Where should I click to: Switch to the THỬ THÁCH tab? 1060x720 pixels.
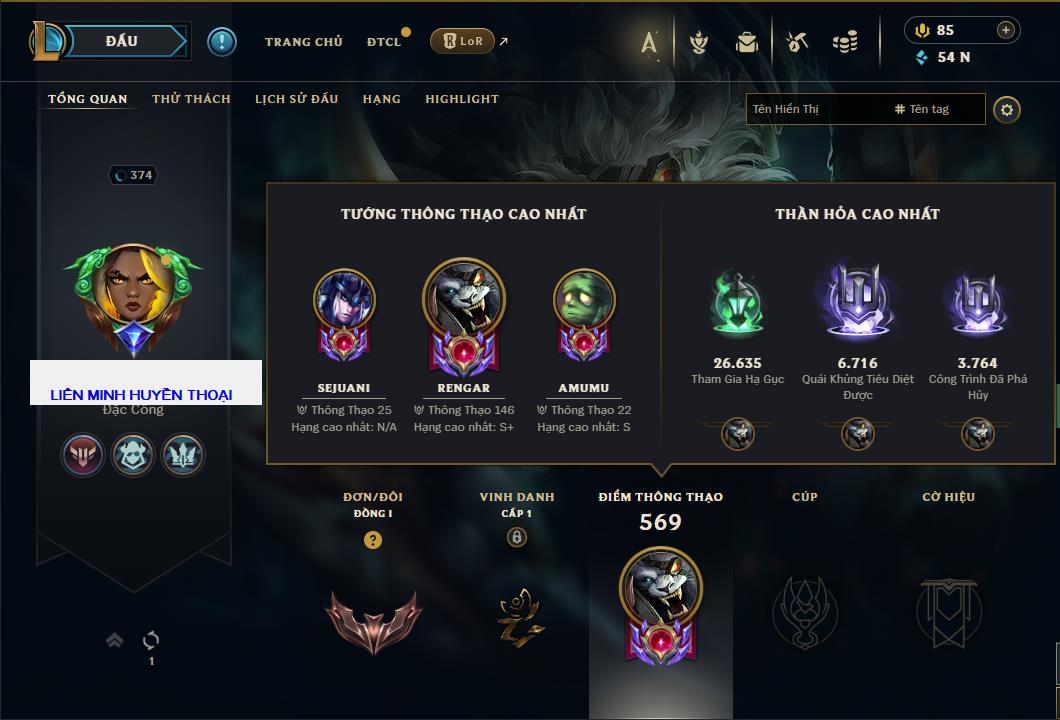click(191, 99)
